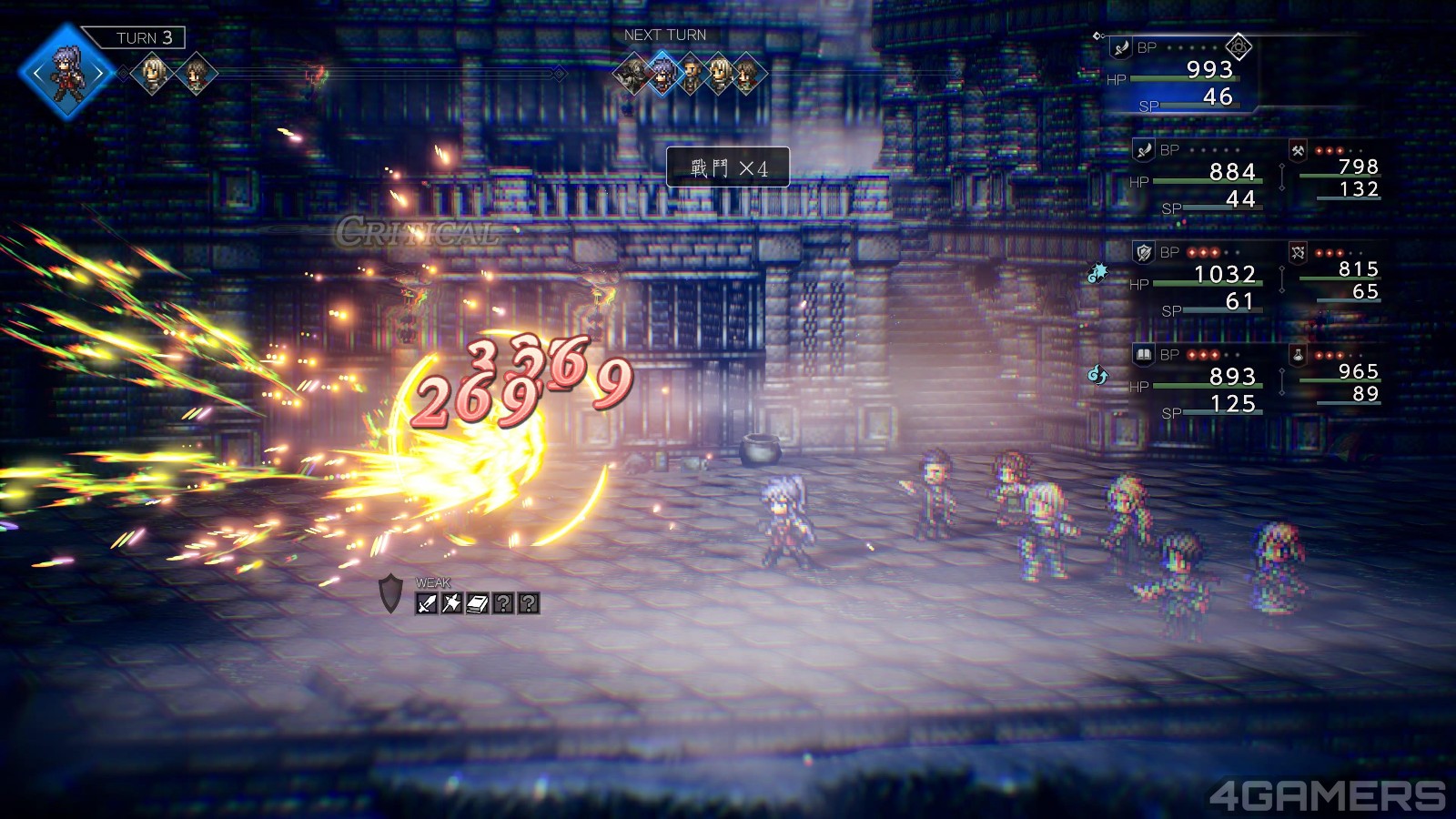
Task: Click the cyan haste buff icon left of 893 panel
Action: (x=1098, y=373)
